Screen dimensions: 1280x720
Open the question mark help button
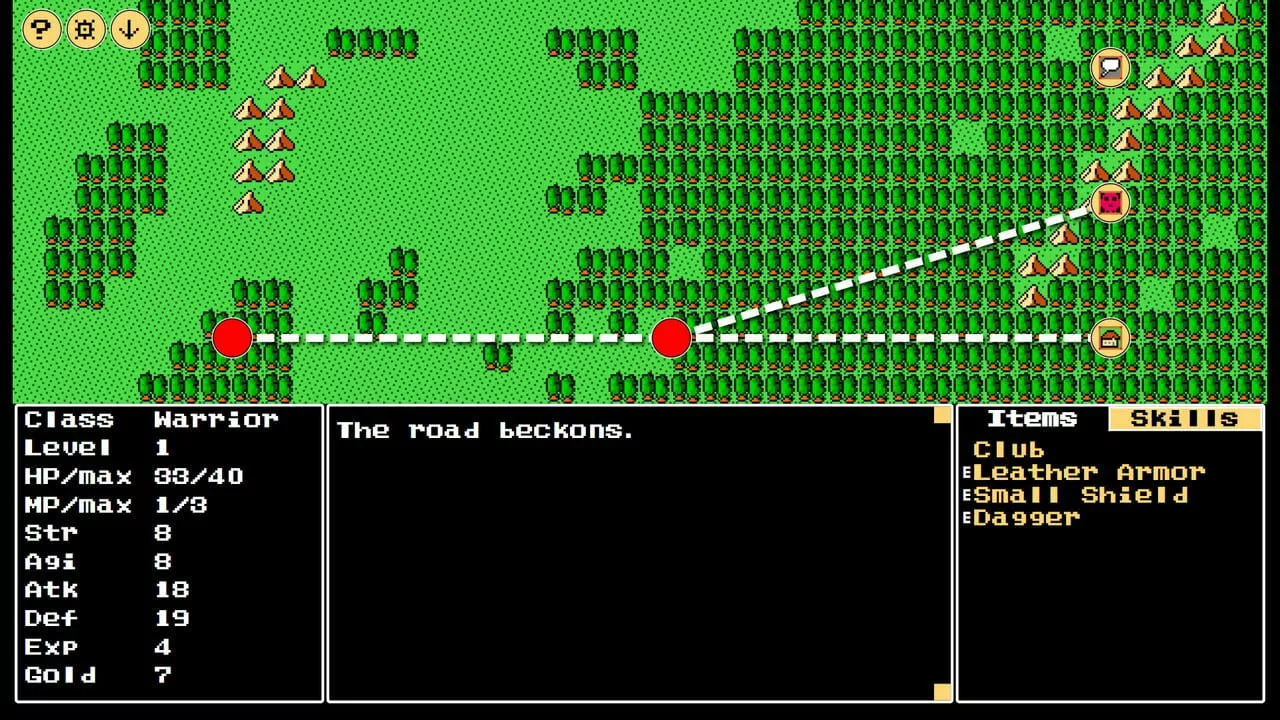point(42,29)
